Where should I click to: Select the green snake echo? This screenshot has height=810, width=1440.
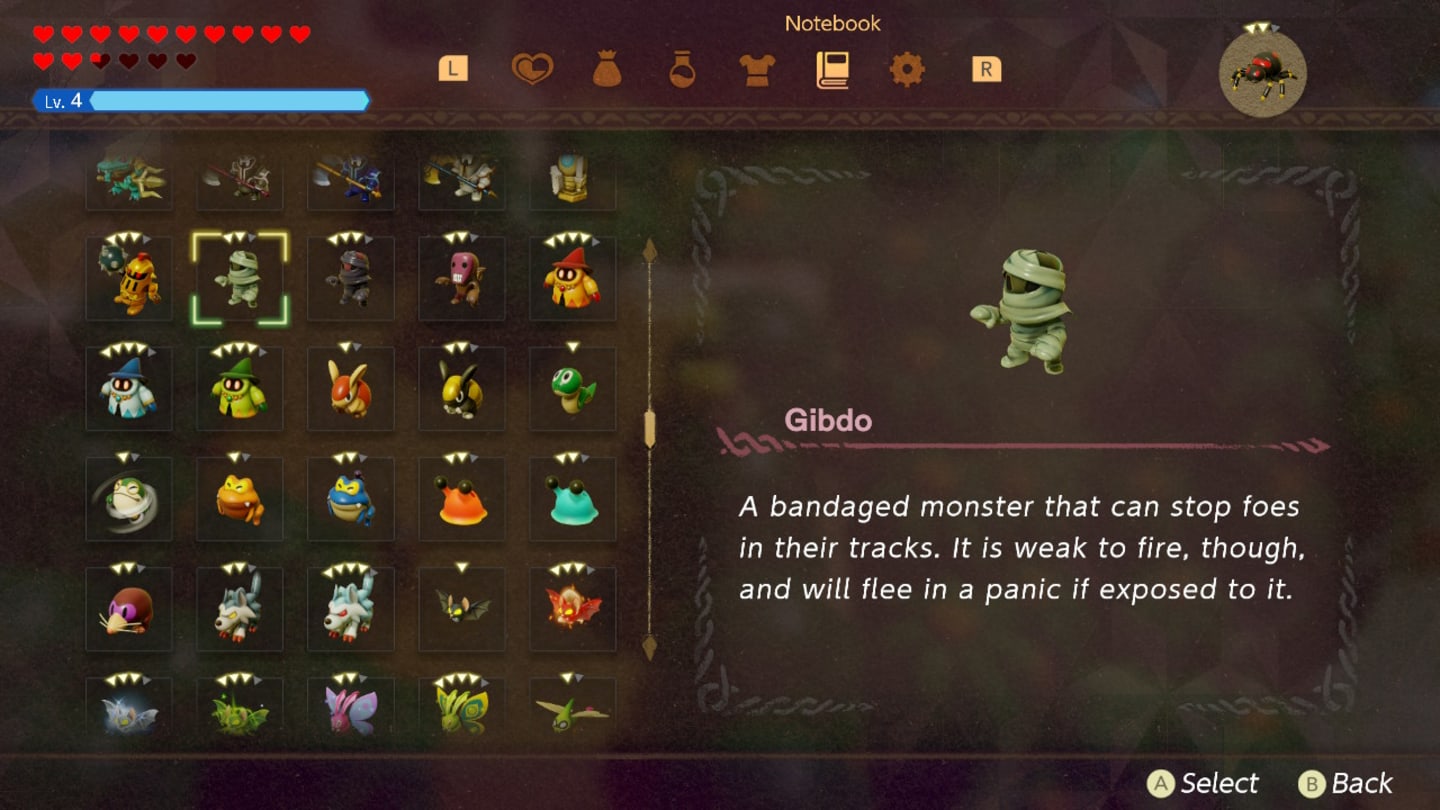[572, 389]
